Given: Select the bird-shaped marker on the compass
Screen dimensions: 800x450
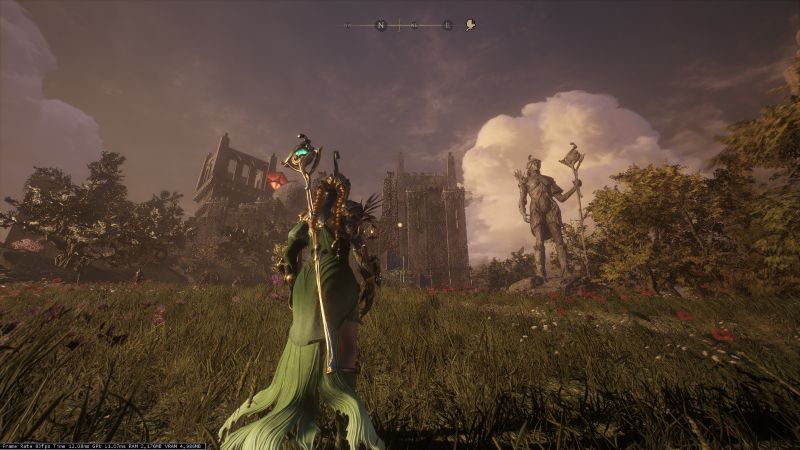Looking at the screenshot, I should (470, 25).
